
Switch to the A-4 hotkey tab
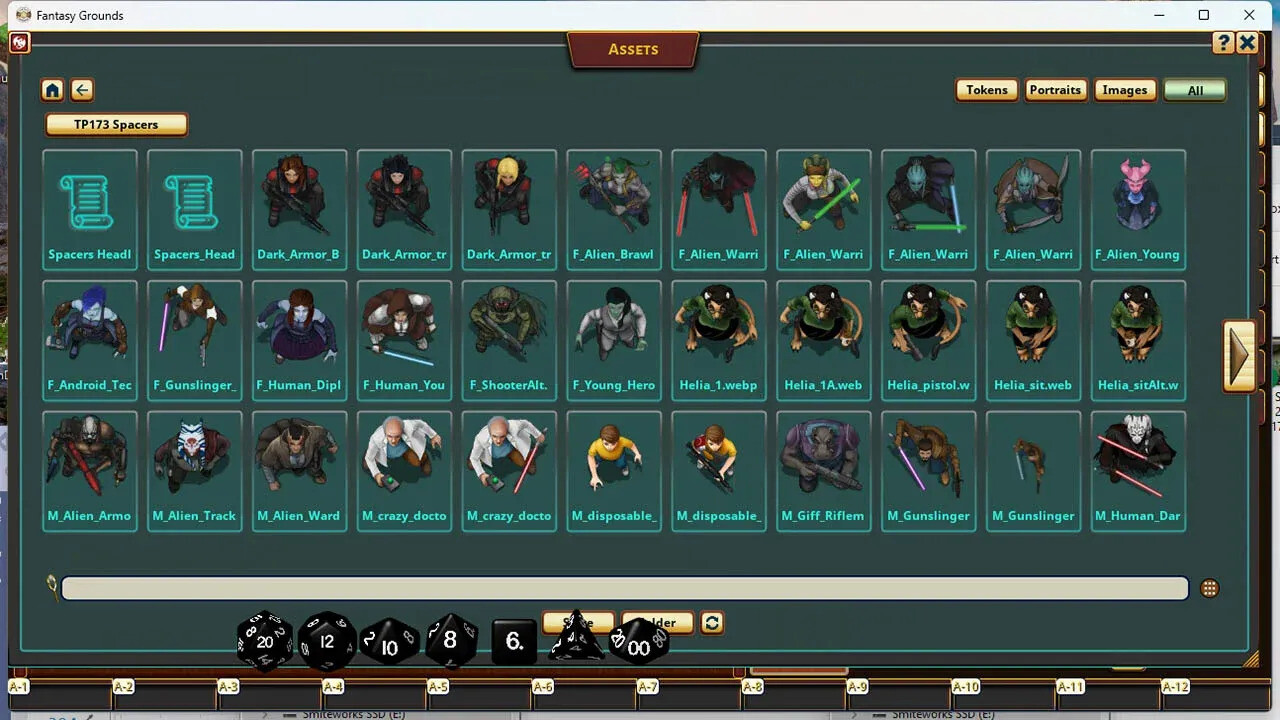tap(333, 688)
